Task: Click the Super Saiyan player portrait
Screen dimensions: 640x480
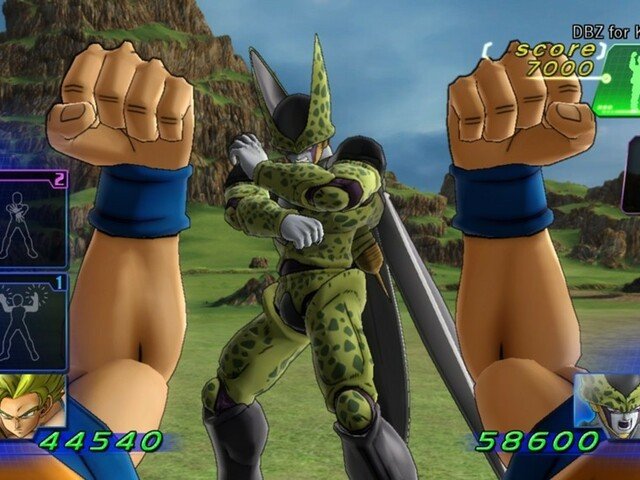Action: tap(30, 405)
